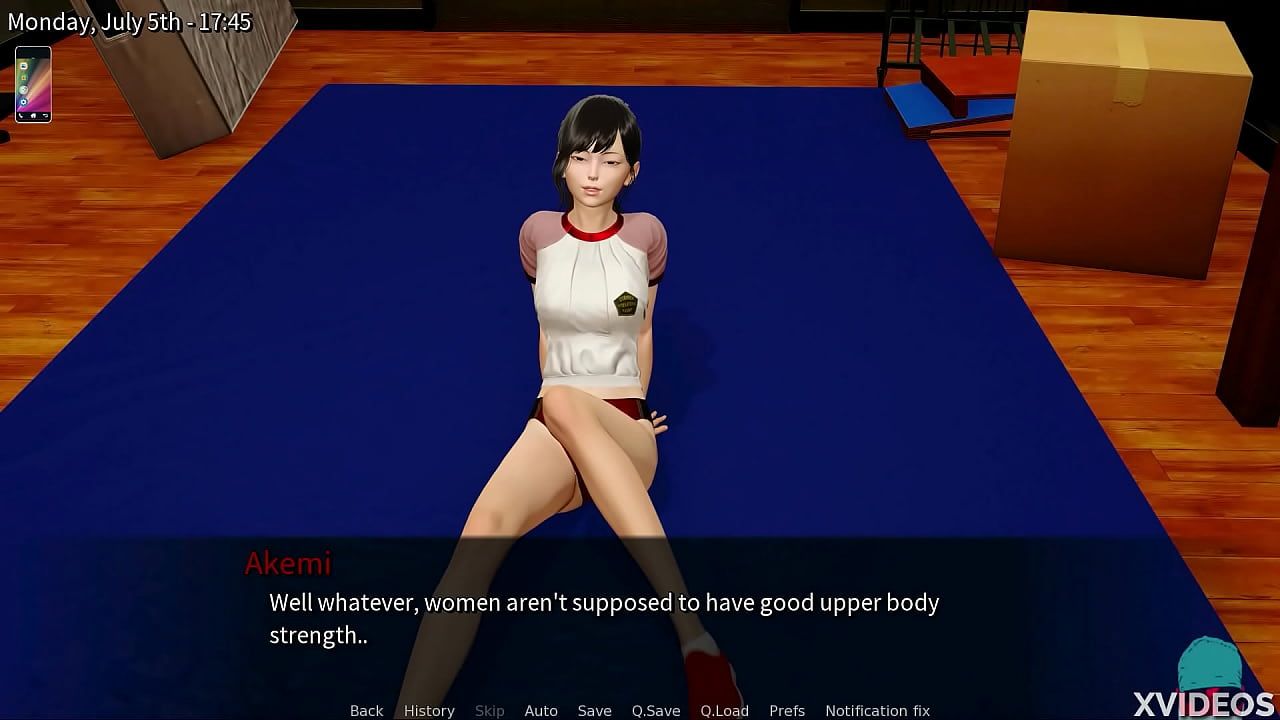Tap the compass app icon on the phone
This screenshot has height=720, width=1280.
(24, 90)
